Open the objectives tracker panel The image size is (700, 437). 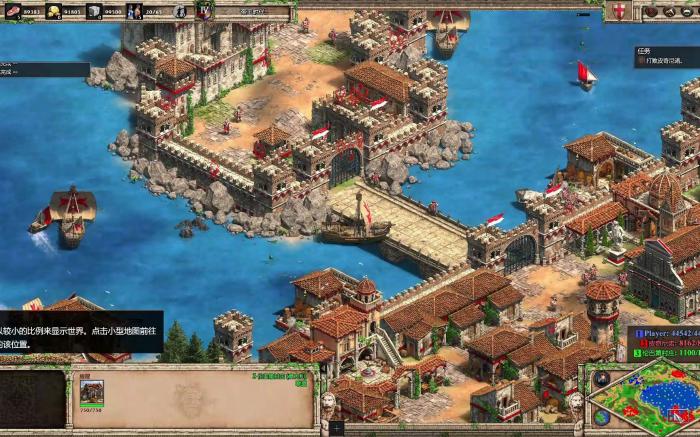coord(667,56)
